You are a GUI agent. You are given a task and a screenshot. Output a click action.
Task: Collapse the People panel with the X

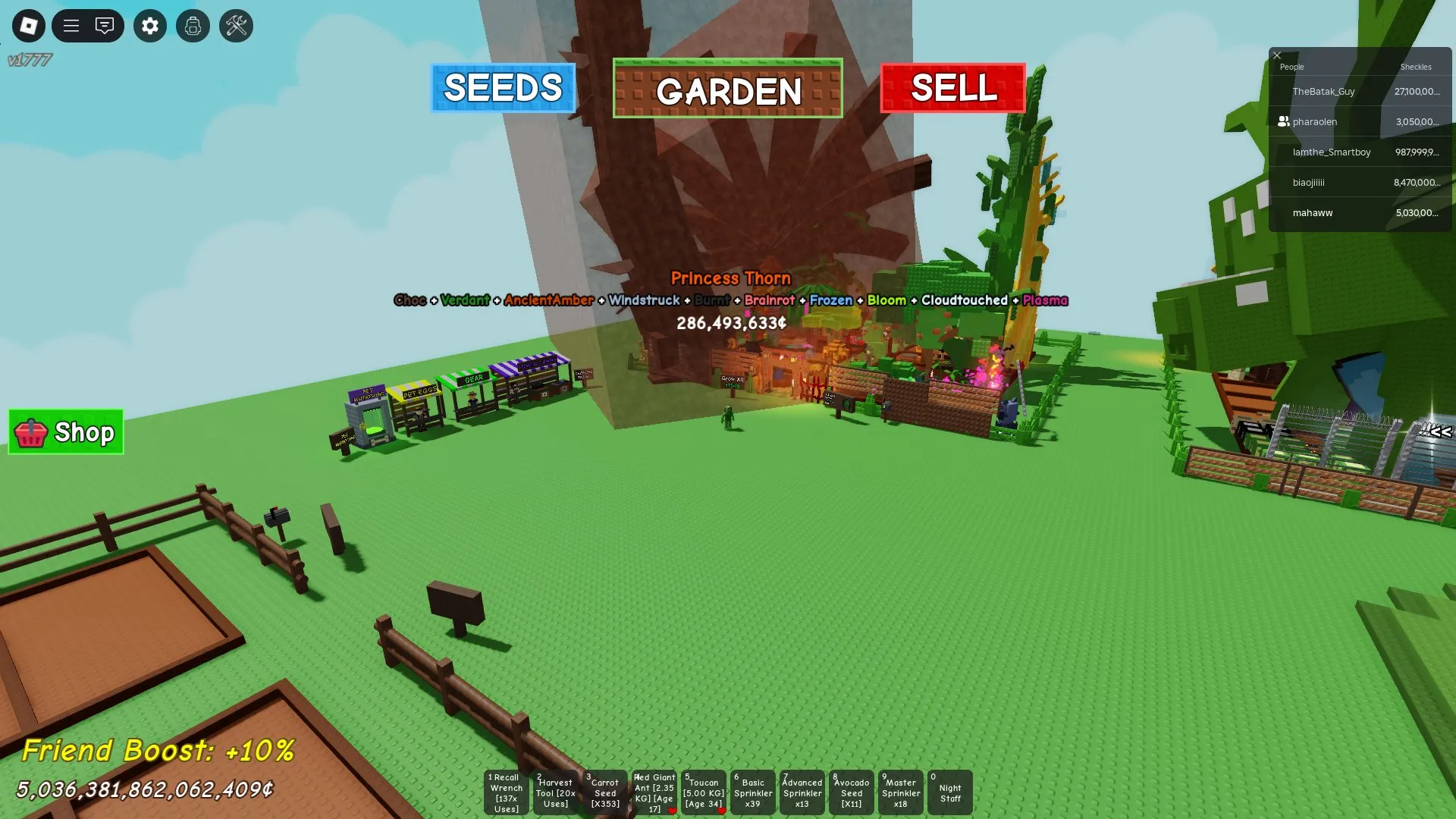point(1277,55)
